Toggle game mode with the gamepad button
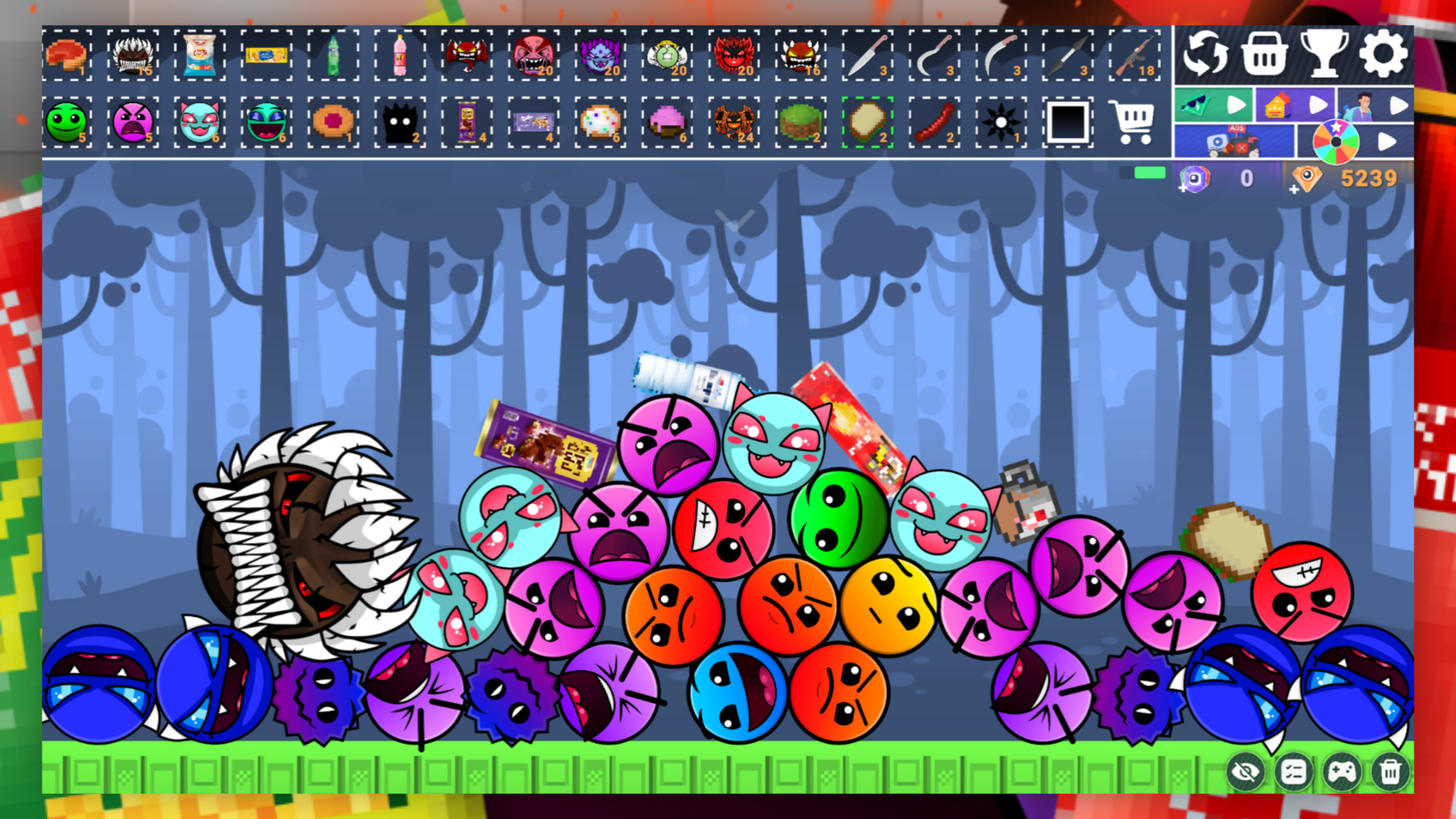This screenshot has height=819, width=1456. (1343, 772)
